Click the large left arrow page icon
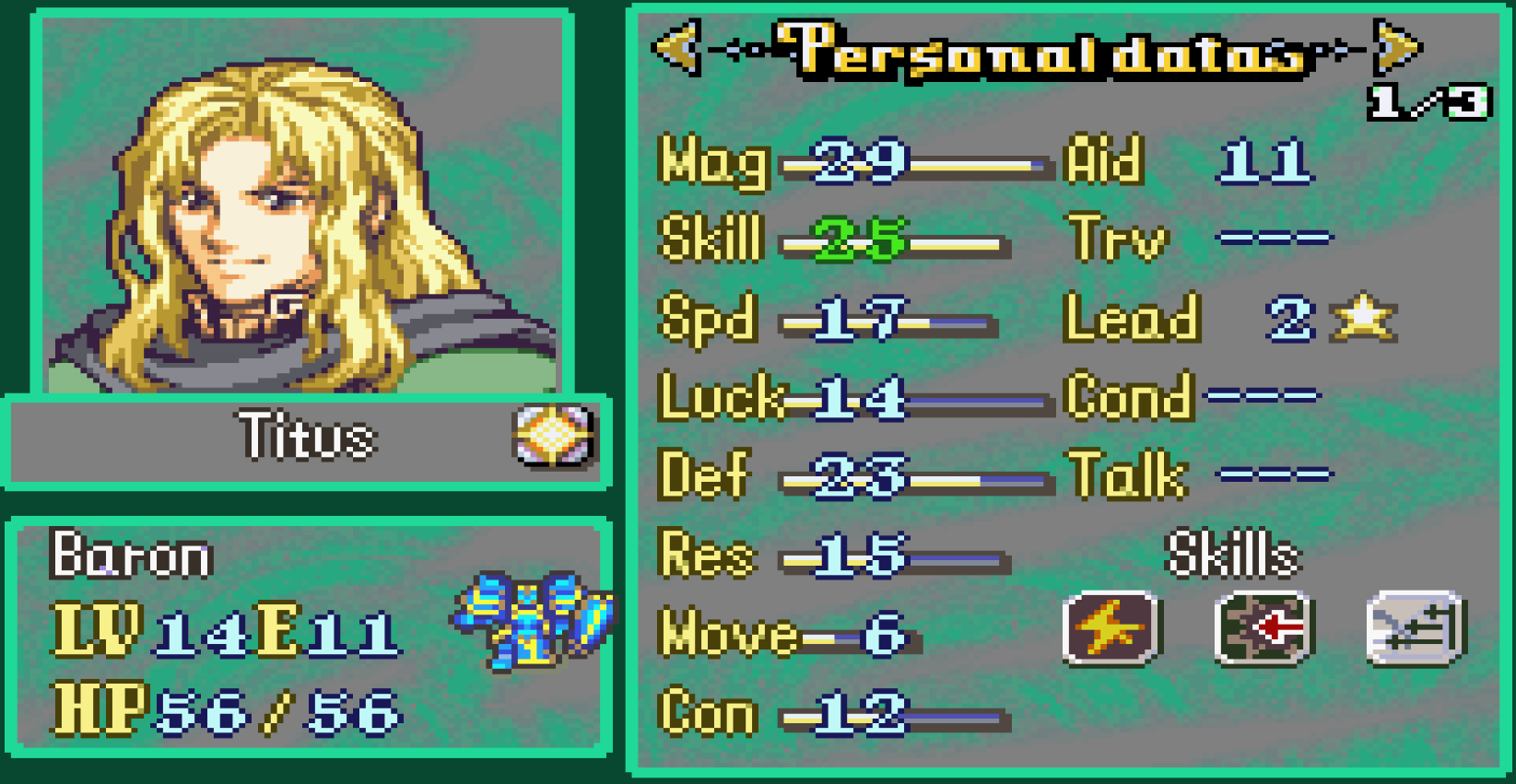Image resolution: width=1516 pixels, height=784 pixels. 677,51
